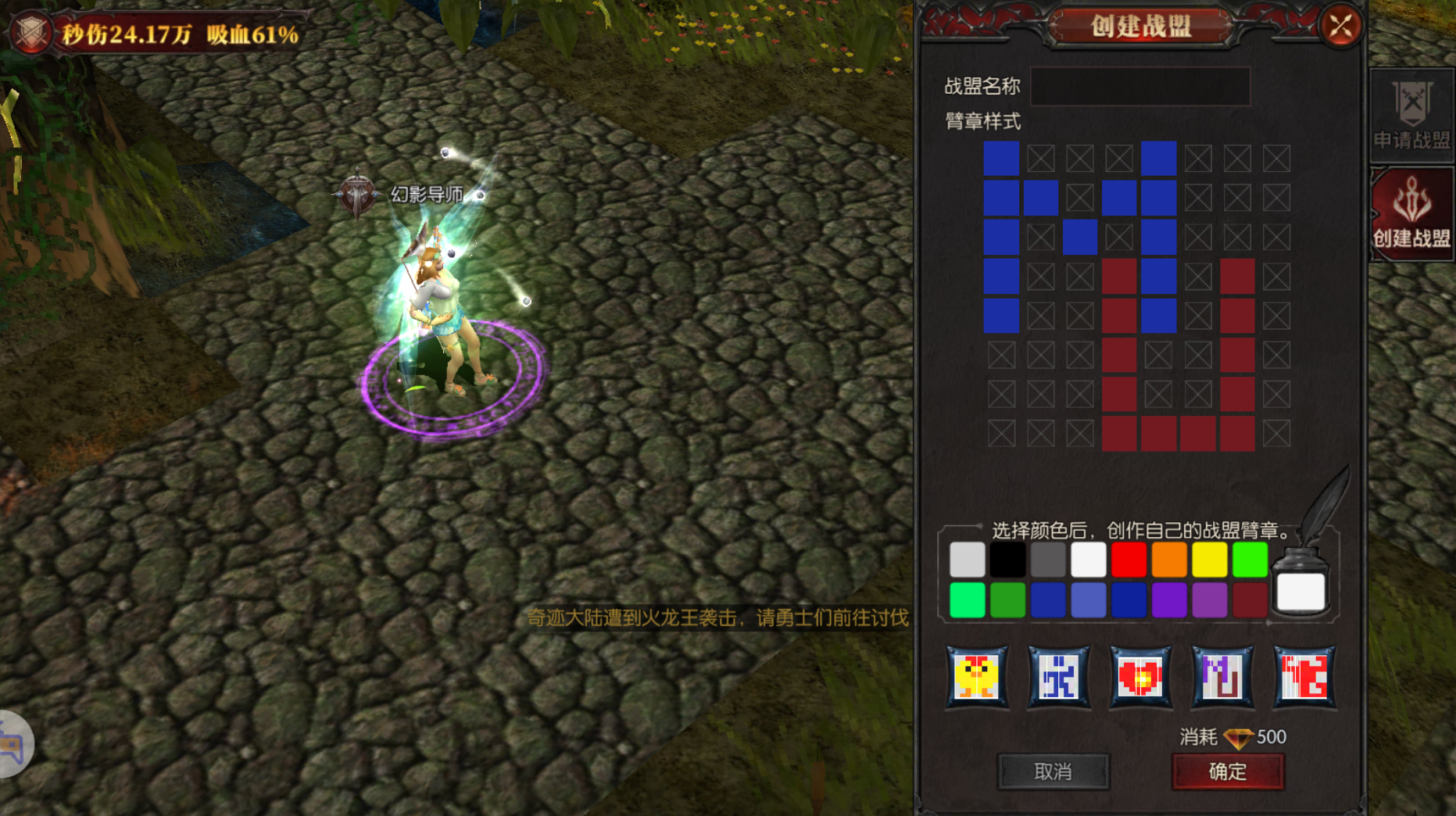Cancel with the 取消 button
Screen dimensions: 1456x816
click(1053, 771)
